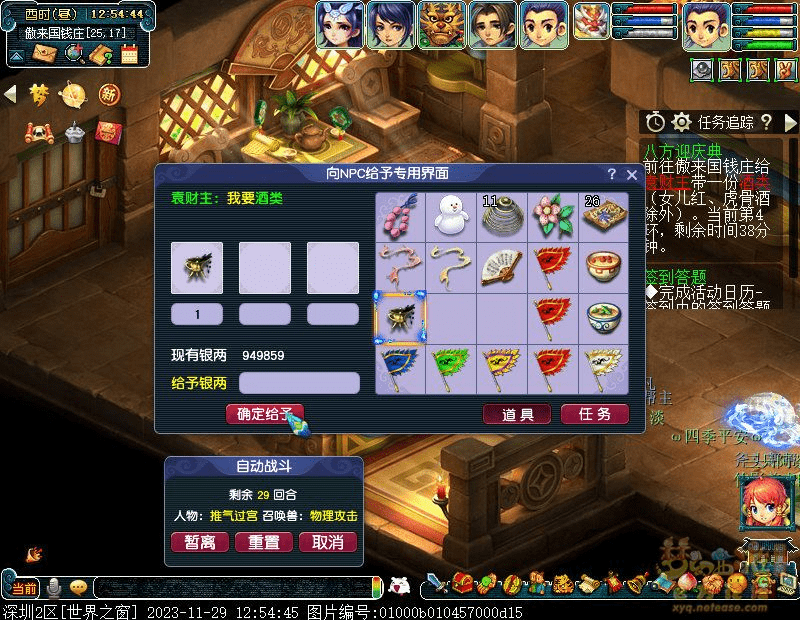Select the blue feather fan item
The image size is (800, 620).
(x=400, y=368)
